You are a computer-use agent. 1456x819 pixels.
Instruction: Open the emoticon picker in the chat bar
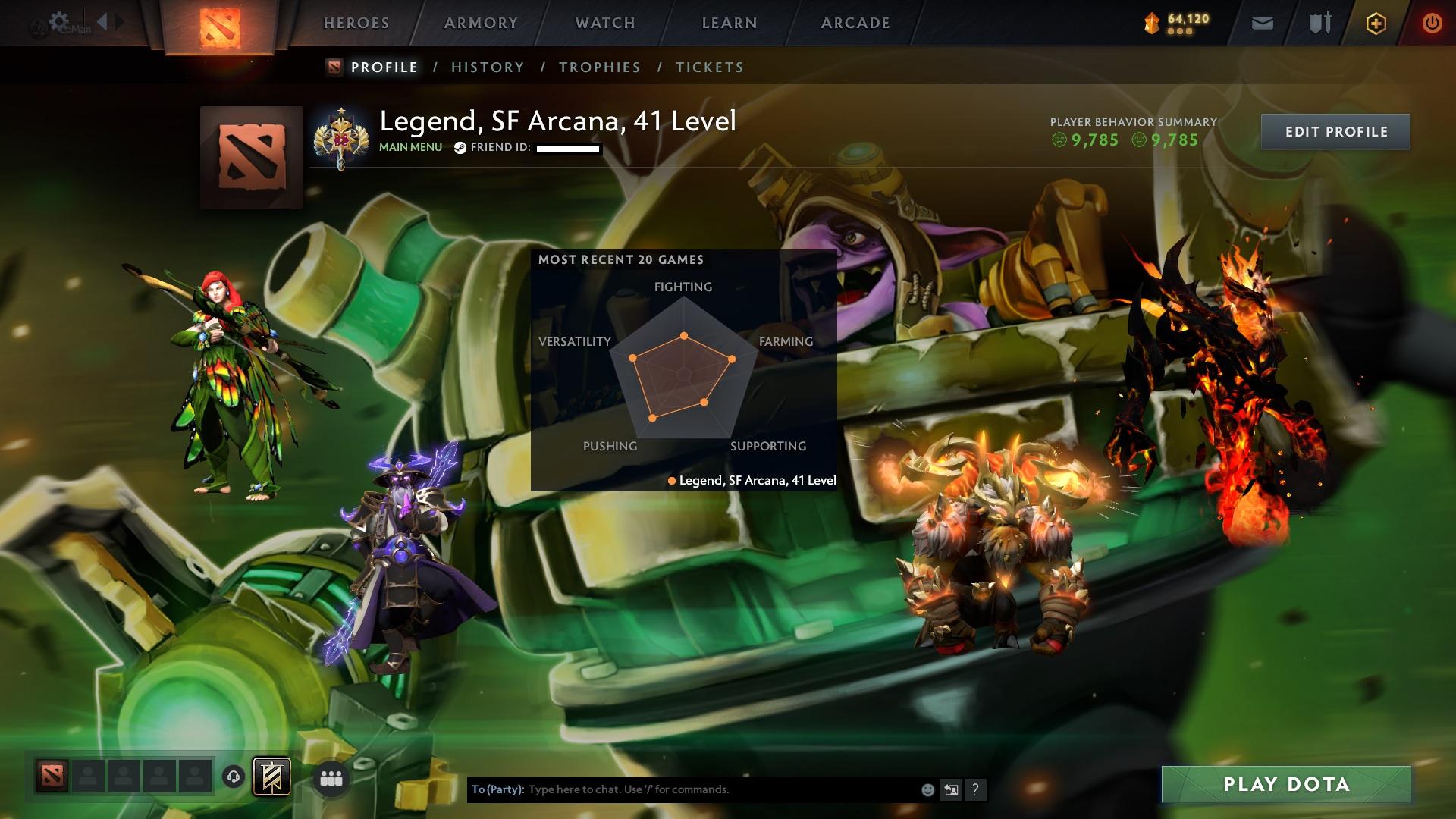pyautogui.click(x=927, y=789)
